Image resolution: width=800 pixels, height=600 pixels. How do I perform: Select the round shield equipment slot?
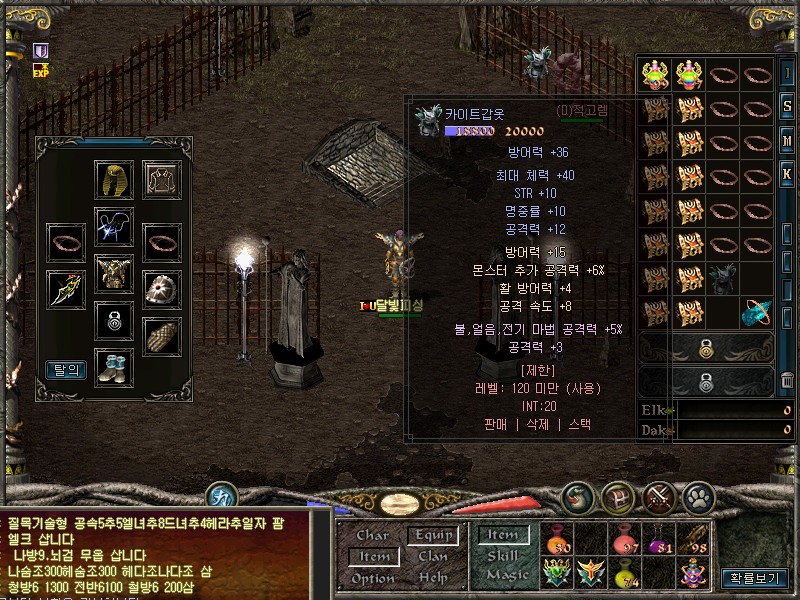pyautogui.click(x=160, y=288)
